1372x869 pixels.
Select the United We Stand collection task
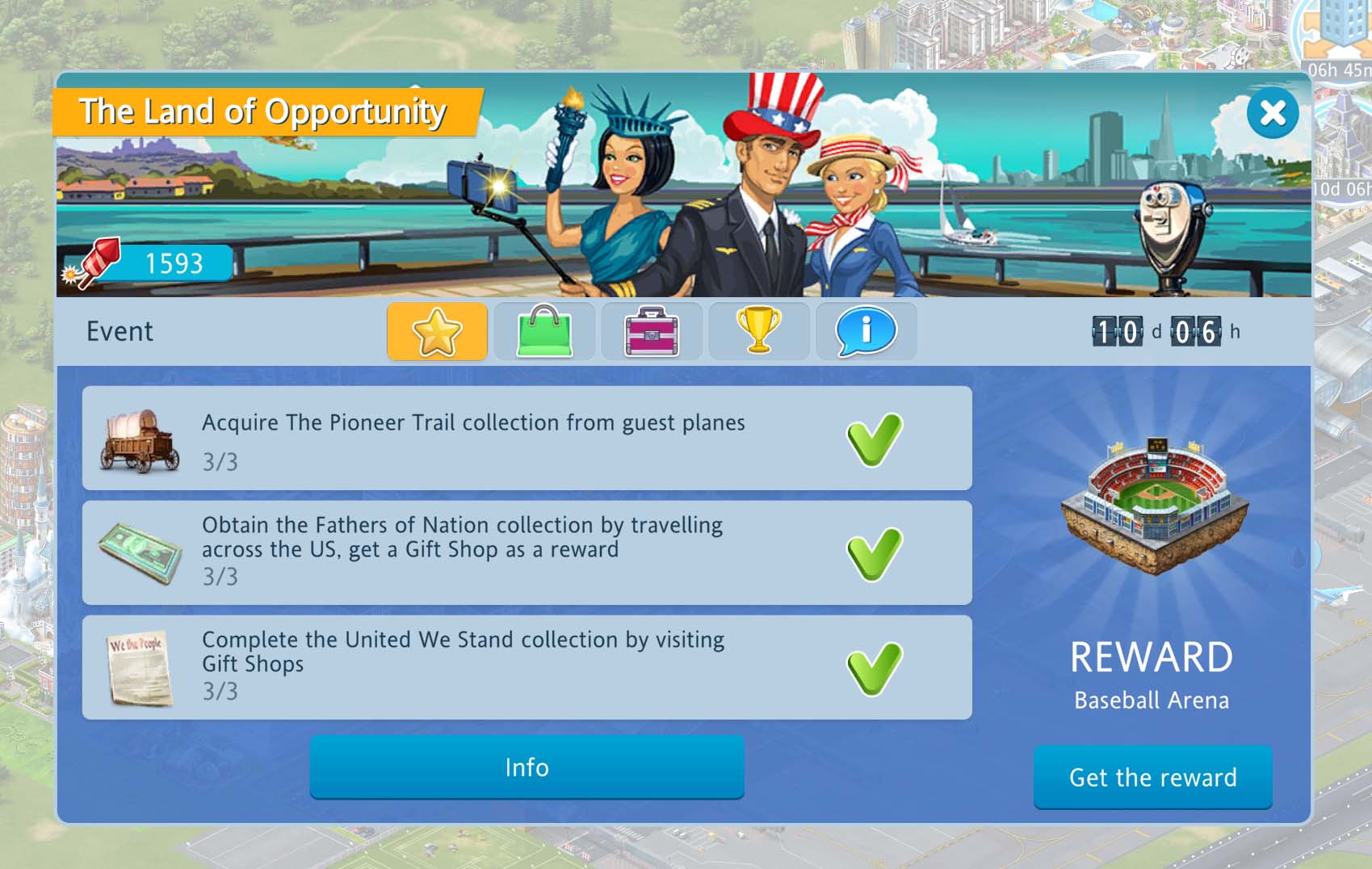click(527, 667)
